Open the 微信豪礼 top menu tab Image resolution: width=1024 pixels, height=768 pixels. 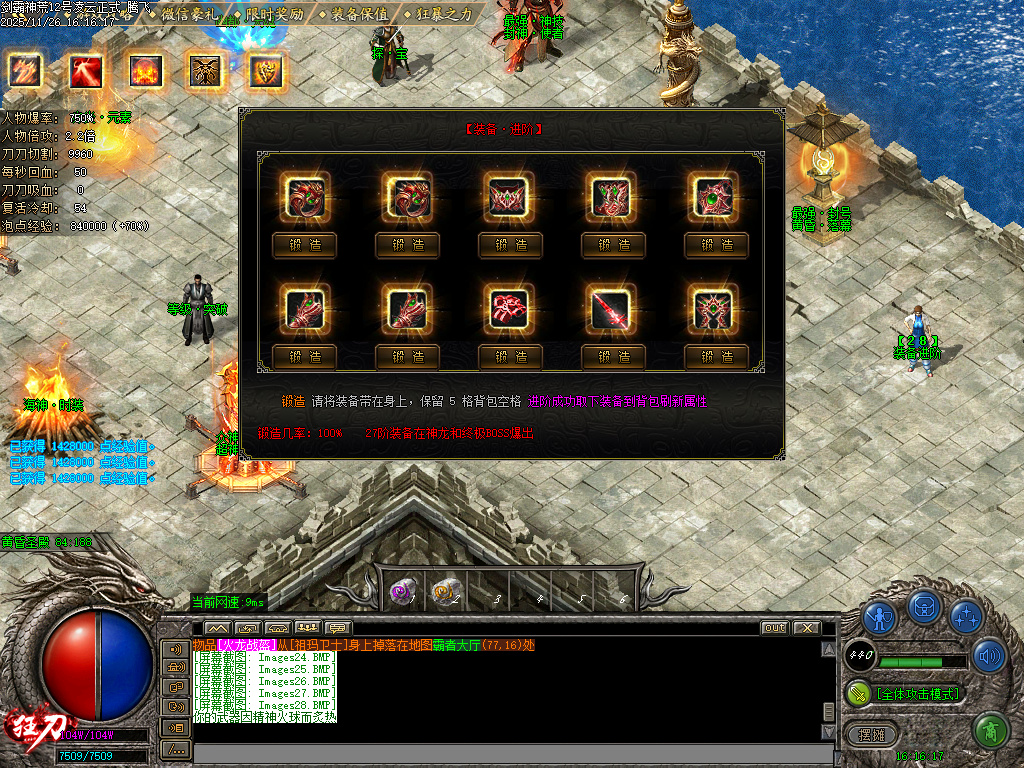coord(188,15)
